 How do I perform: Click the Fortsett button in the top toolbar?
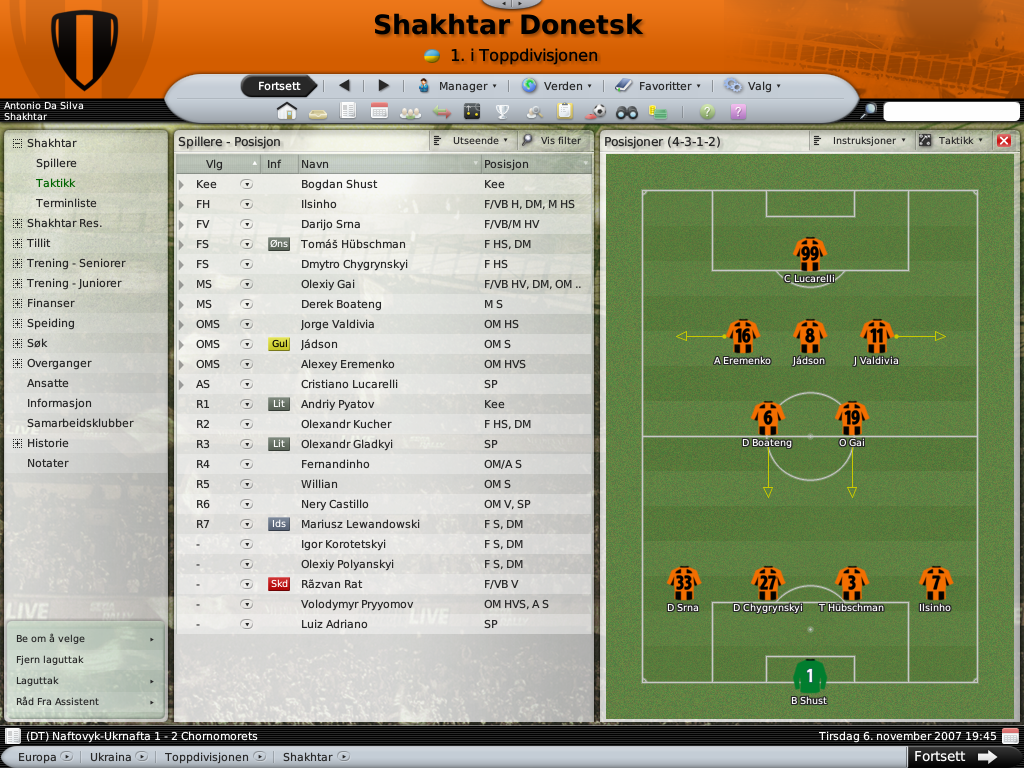pos(279,86)
